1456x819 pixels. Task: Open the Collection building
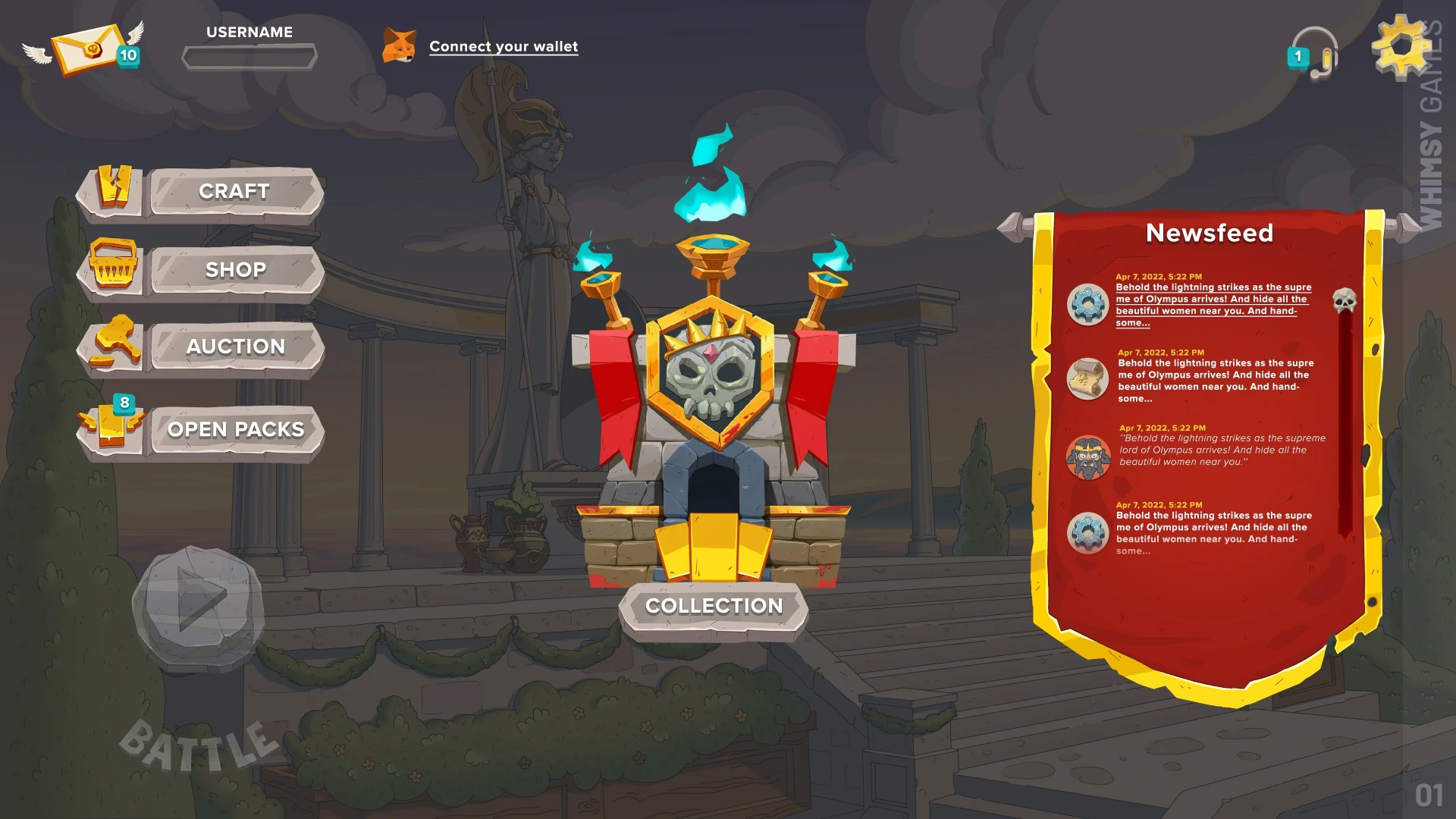[713, 605]
